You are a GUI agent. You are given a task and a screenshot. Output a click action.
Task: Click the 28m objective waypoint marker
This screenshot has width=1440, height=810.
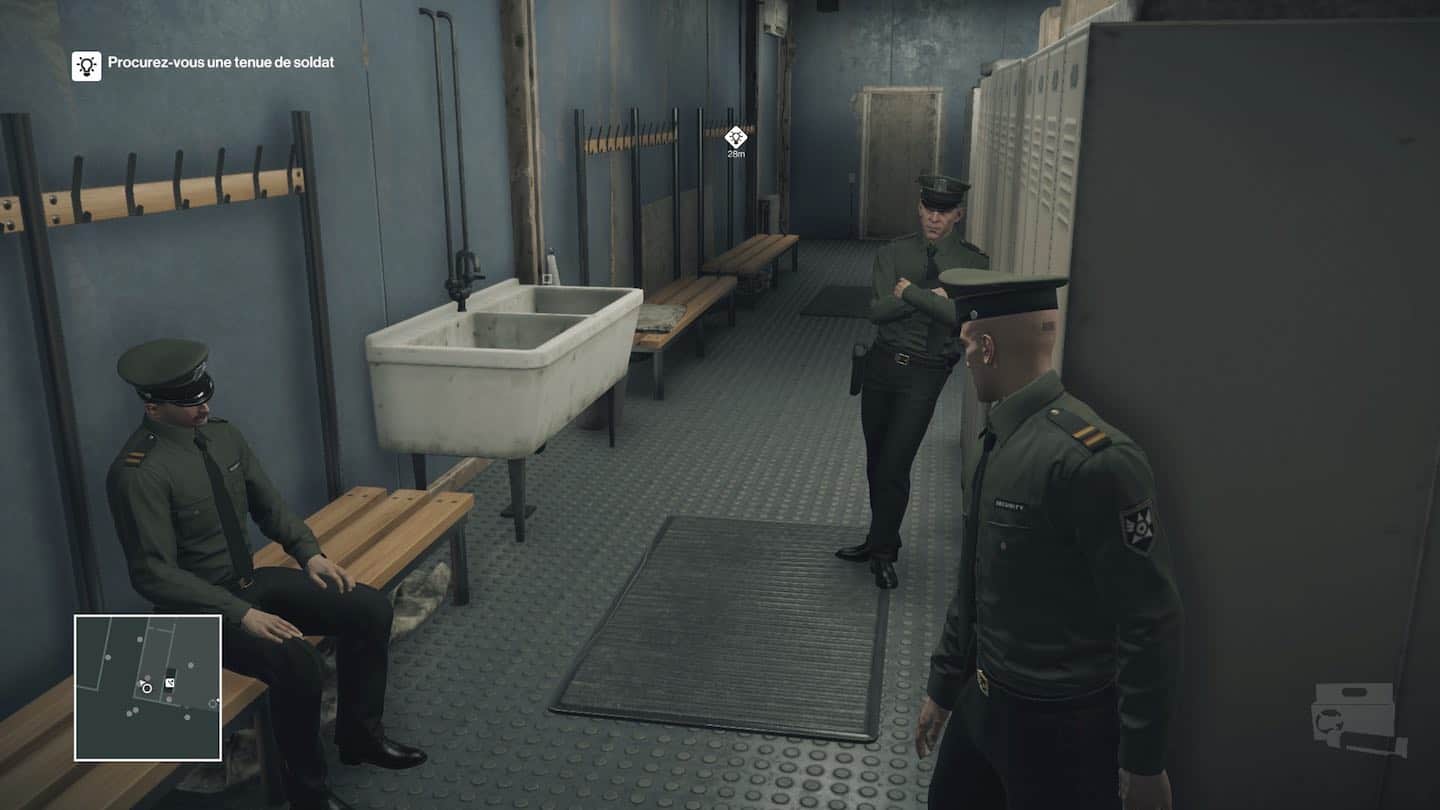pos(736,138)
